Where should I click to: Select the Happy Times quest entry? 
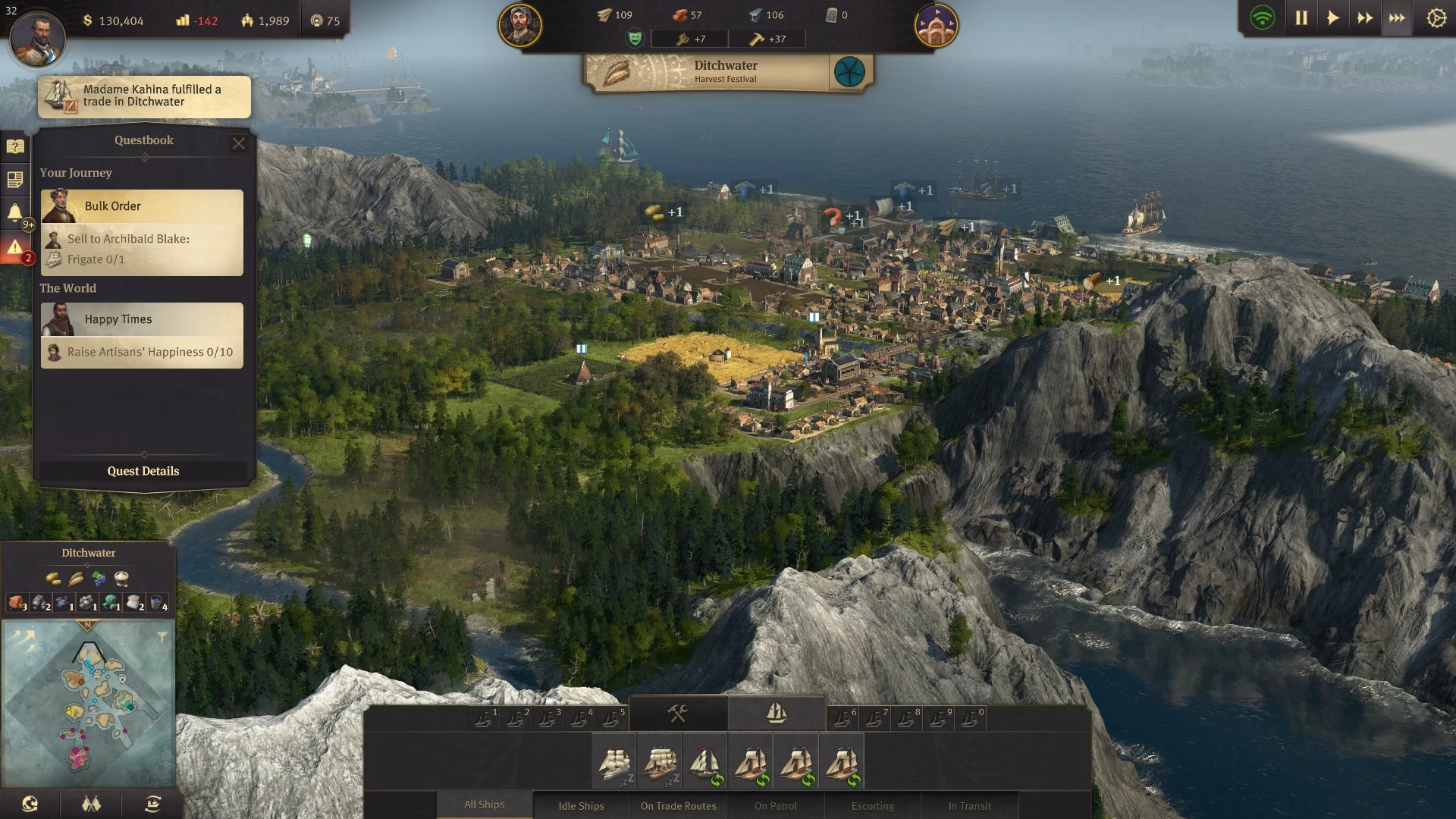[x=141, y=318]
